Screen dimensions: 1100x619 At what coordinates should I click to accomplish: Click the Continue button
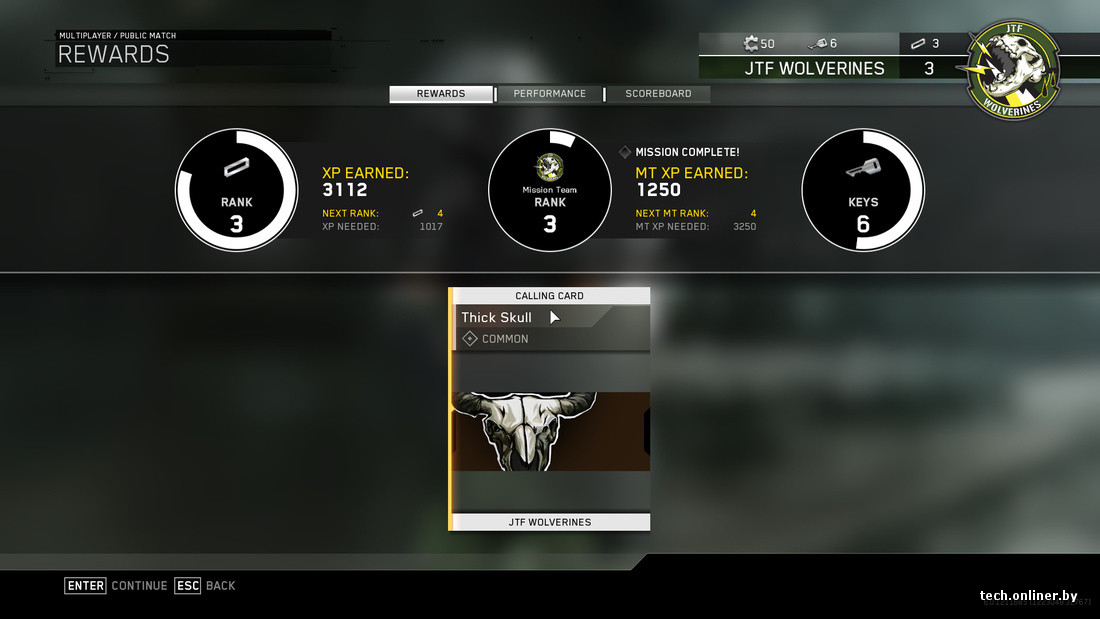point(116,586)
